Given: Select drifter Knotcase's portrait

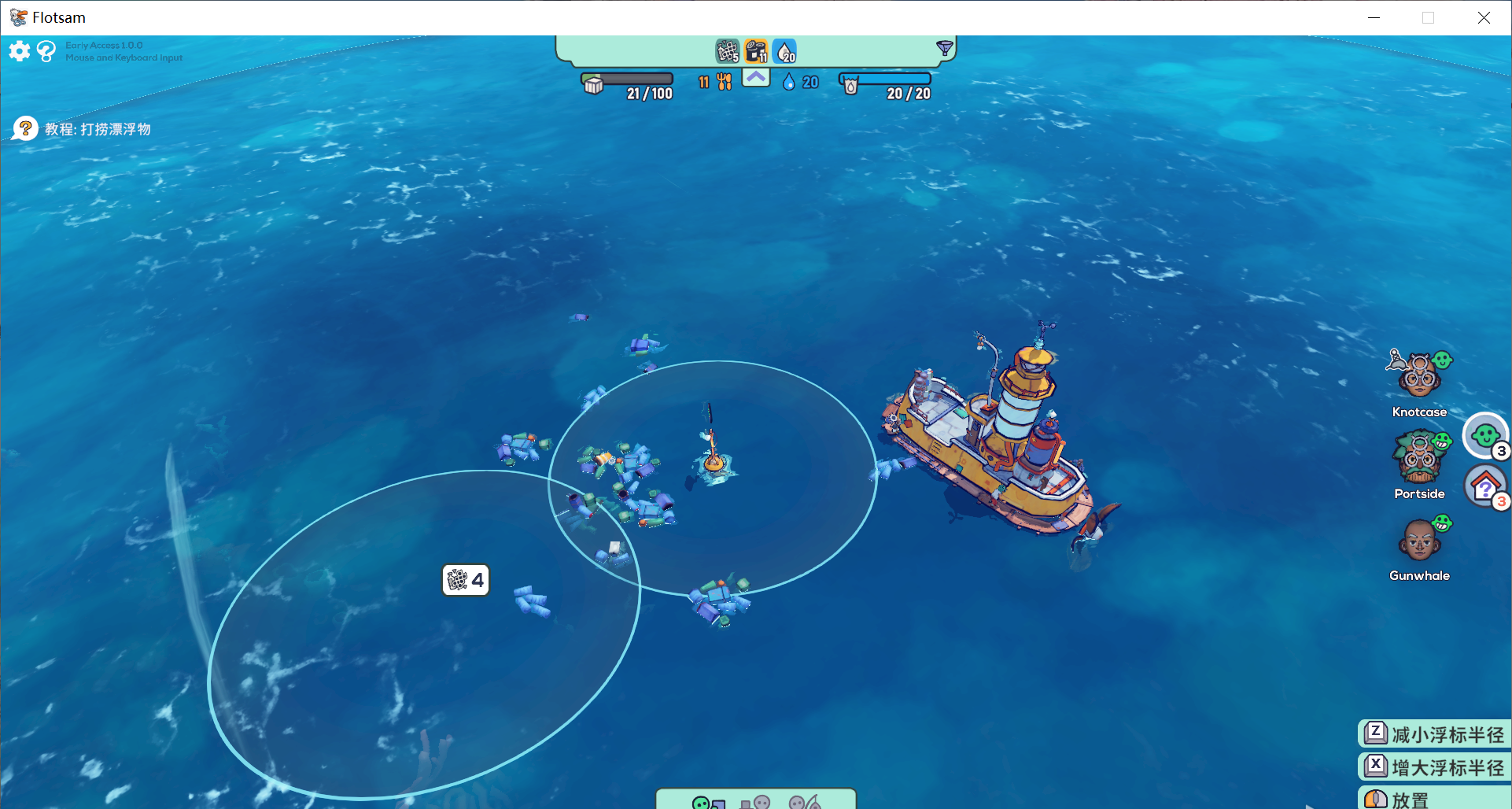Looking at the screenshot, I should [x=1419, y=375].
